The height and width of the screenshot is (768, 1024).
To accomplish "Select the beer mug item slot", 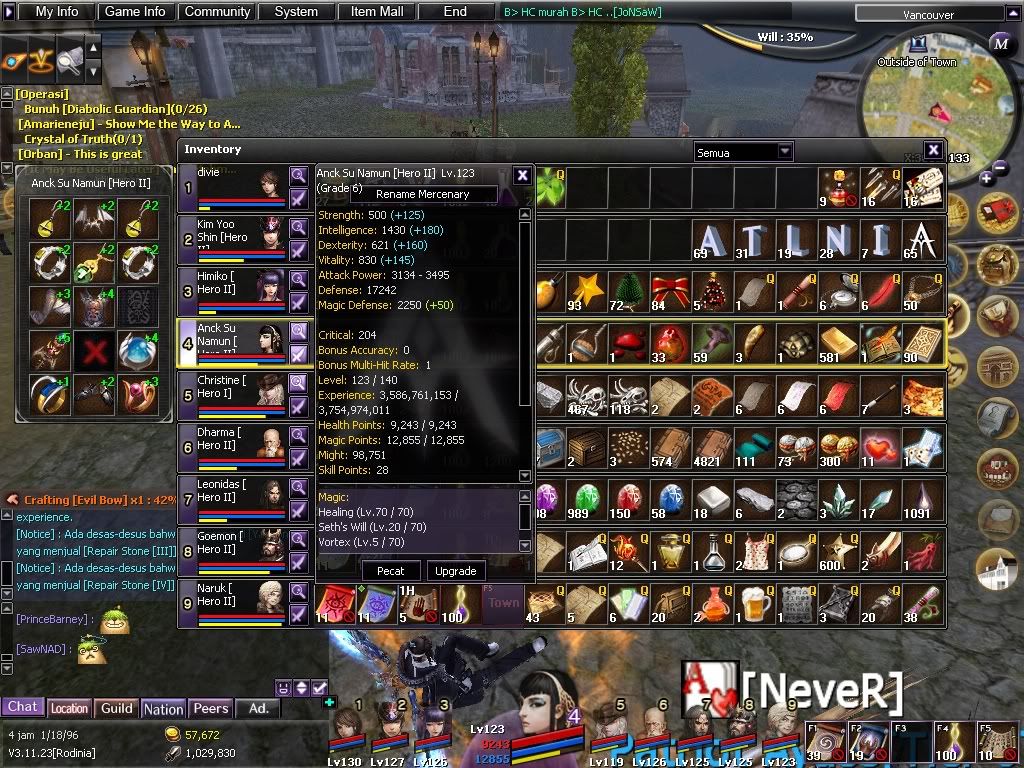I will click(x=755, y=604).
